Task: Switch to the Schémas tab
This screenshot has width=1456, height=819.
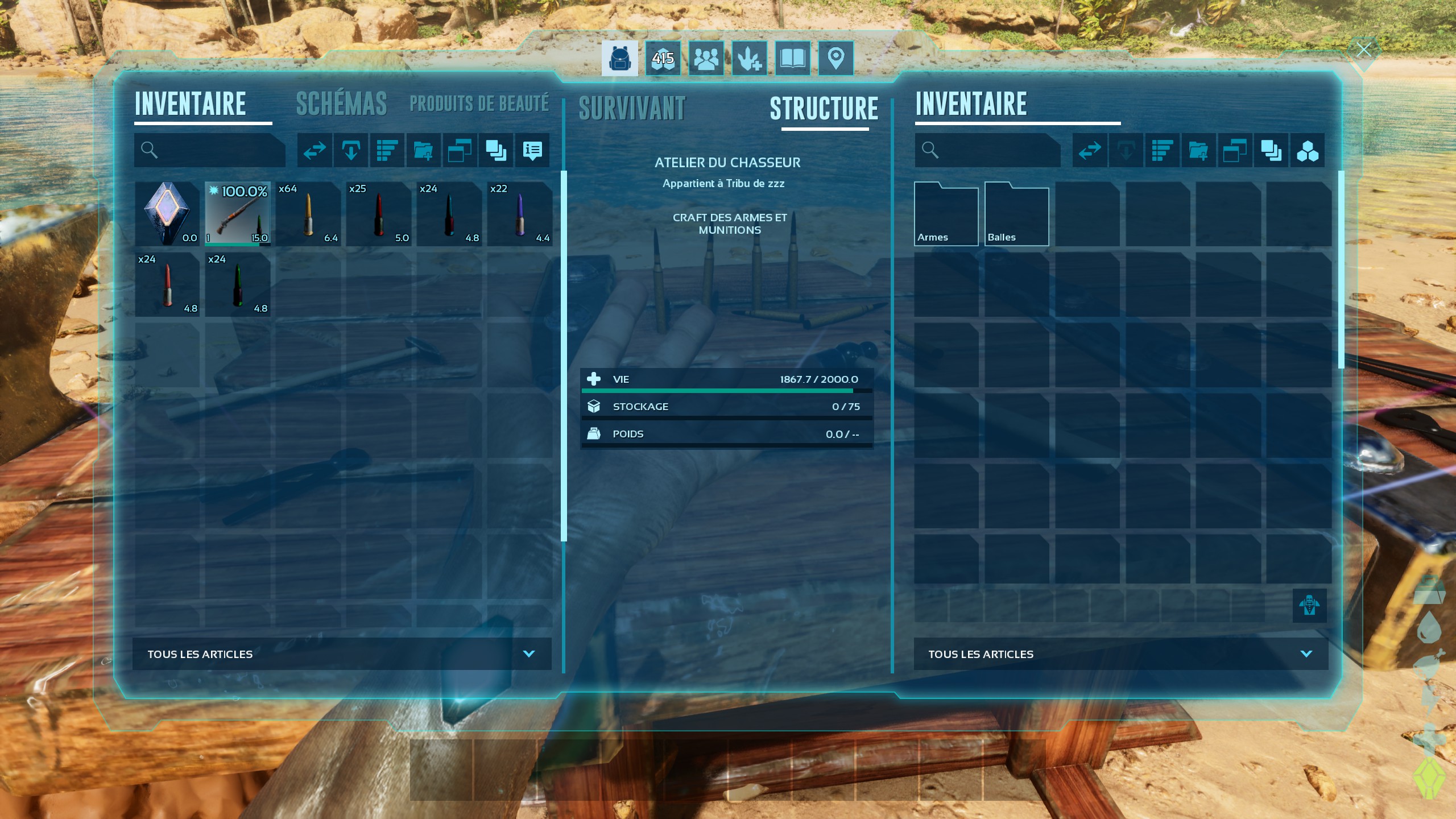Action: (341, 104)
